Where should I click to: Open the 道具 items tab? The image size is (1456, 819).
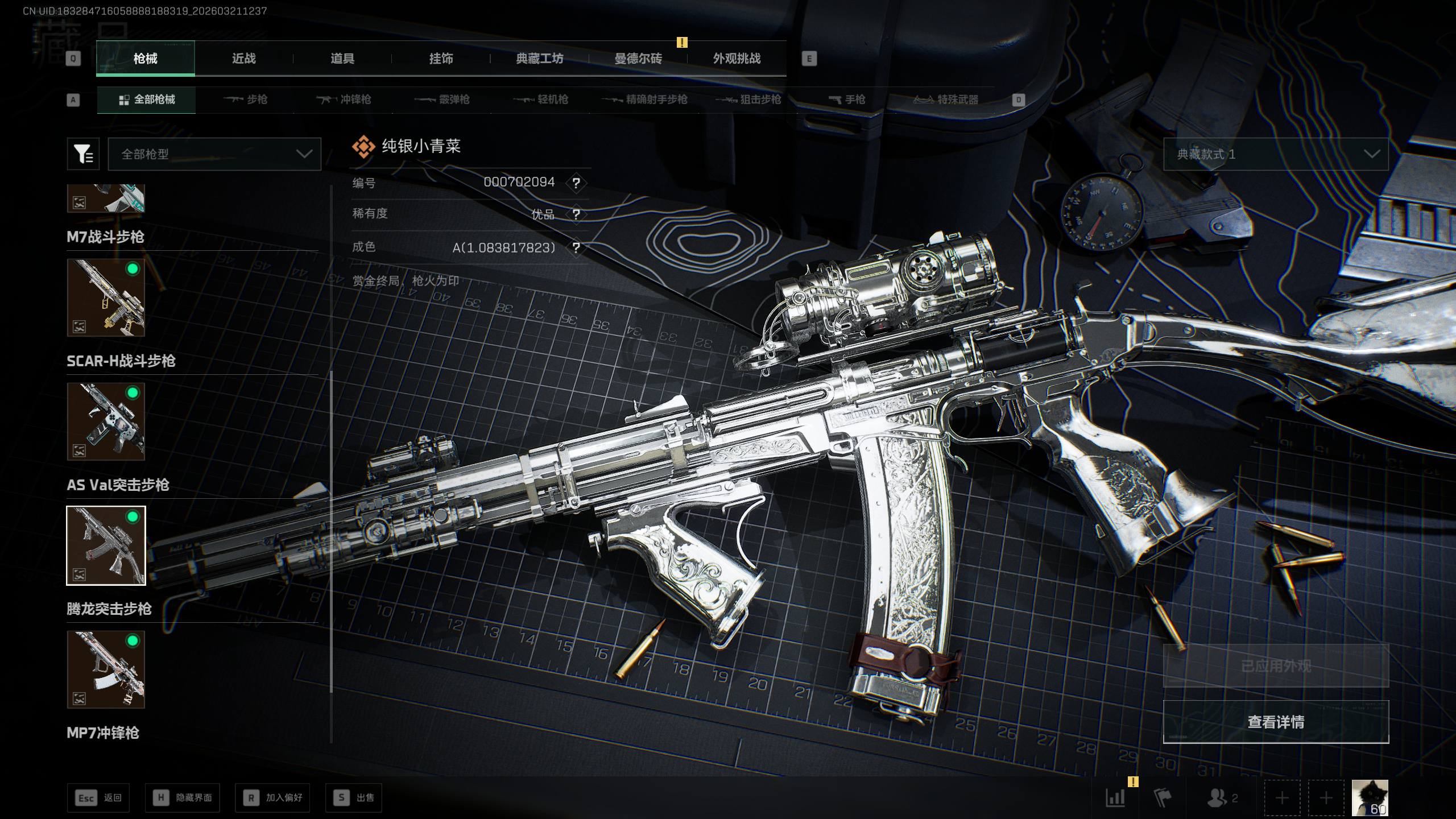pos(342,59)
